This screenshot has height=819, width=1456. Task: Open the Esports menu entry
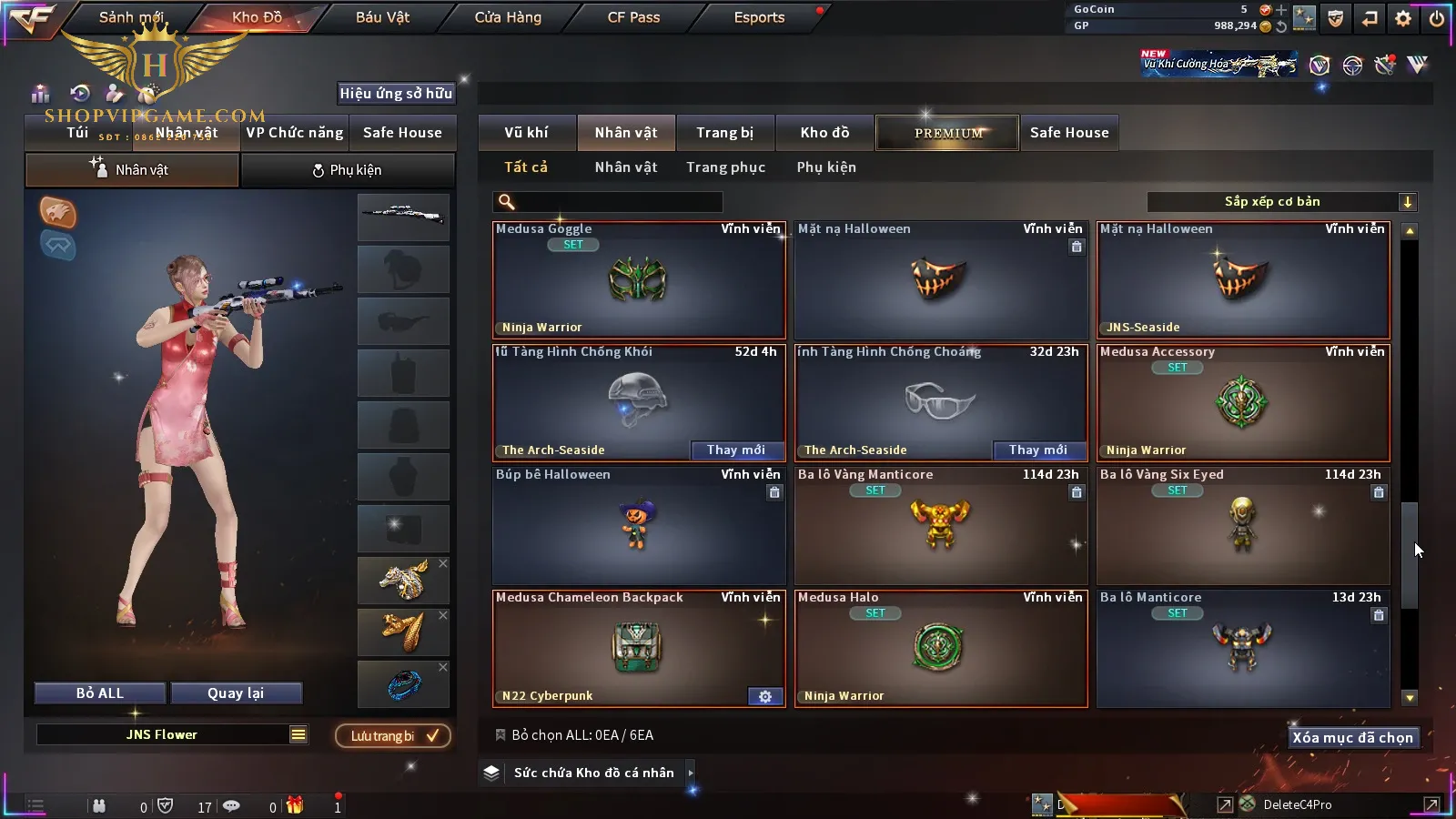759,17
